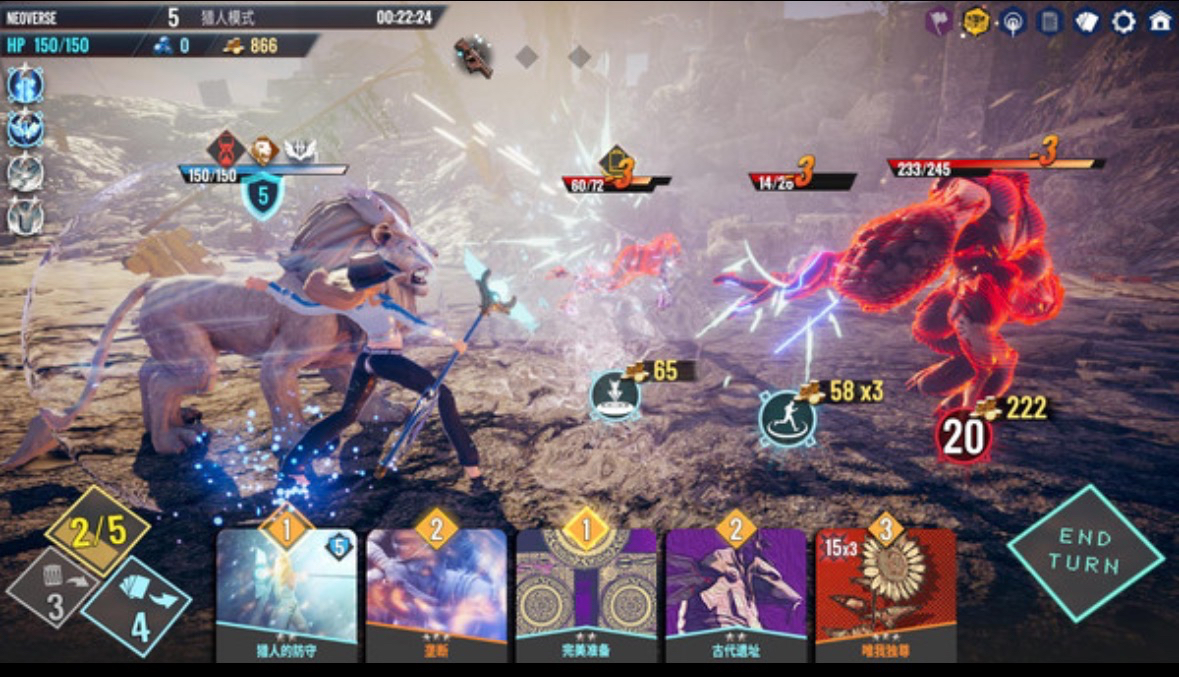The image size is (1179, 677).
Task: Inspect the winged emblem status icon
Action: [x=300, y=150]
